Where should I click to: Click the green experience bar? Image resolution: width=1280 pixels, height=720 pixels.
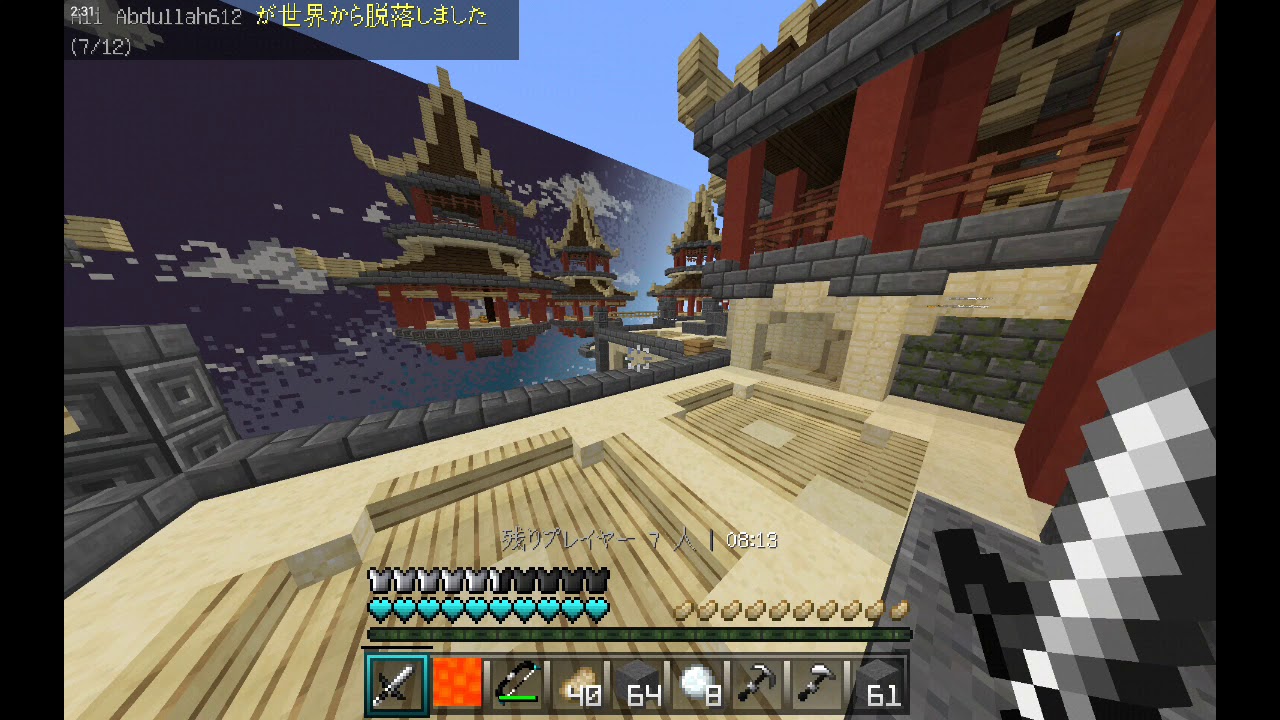(x=640, y=632)
